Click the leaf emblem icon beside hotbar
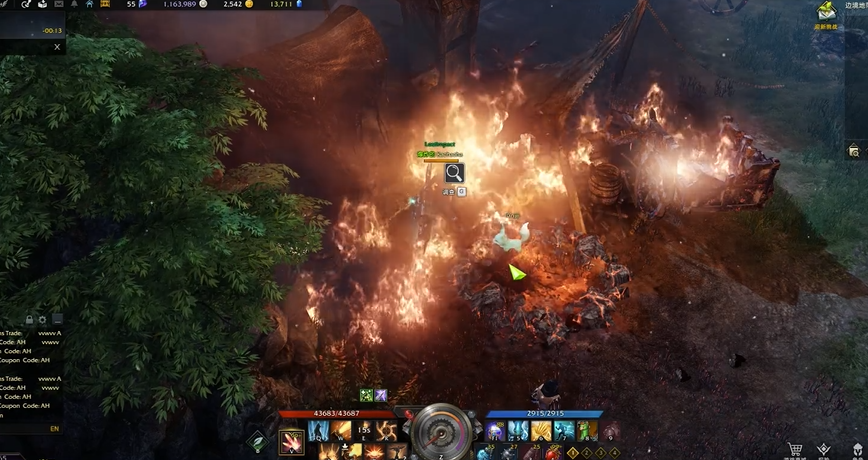 tap(257, 441)
